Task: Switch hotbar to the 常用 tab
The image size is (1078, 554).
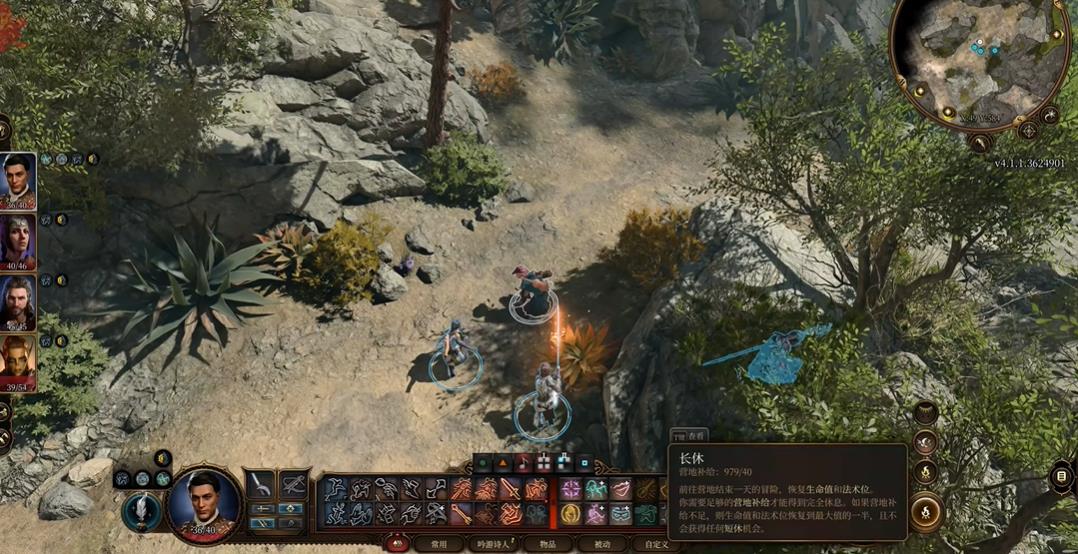Action: [x=439, y=545]
